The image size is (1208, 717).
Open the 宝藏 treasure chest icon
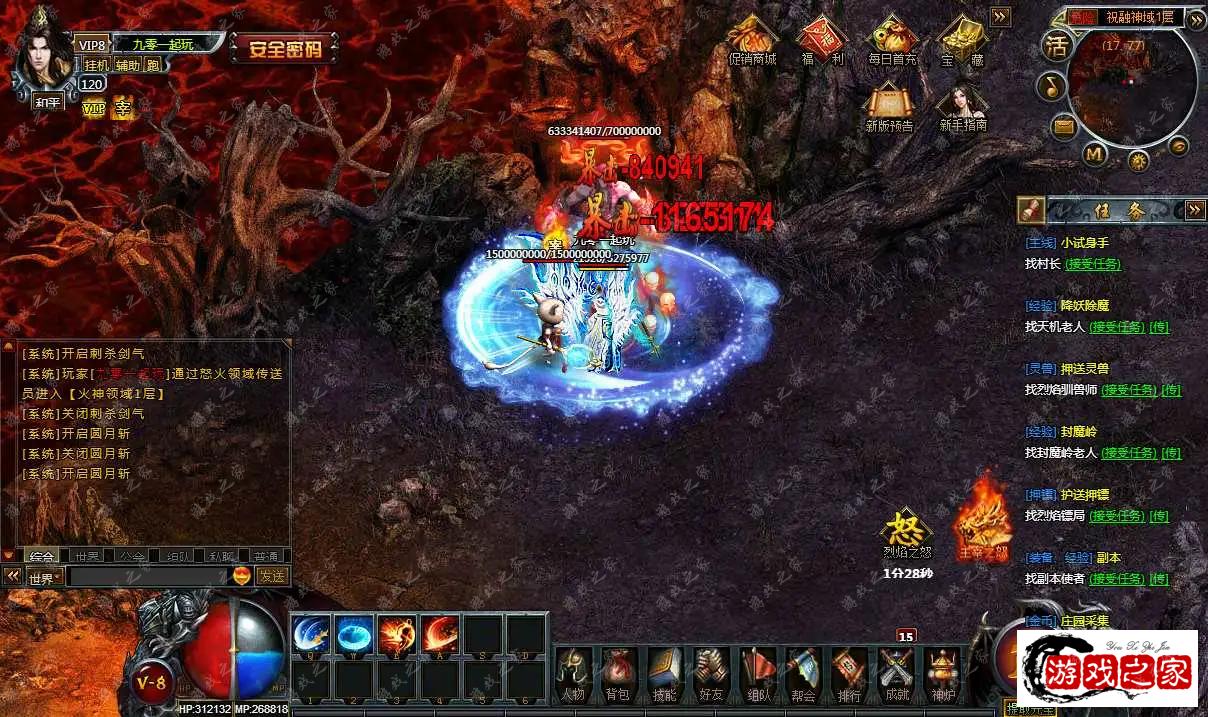tap(962, 40)
